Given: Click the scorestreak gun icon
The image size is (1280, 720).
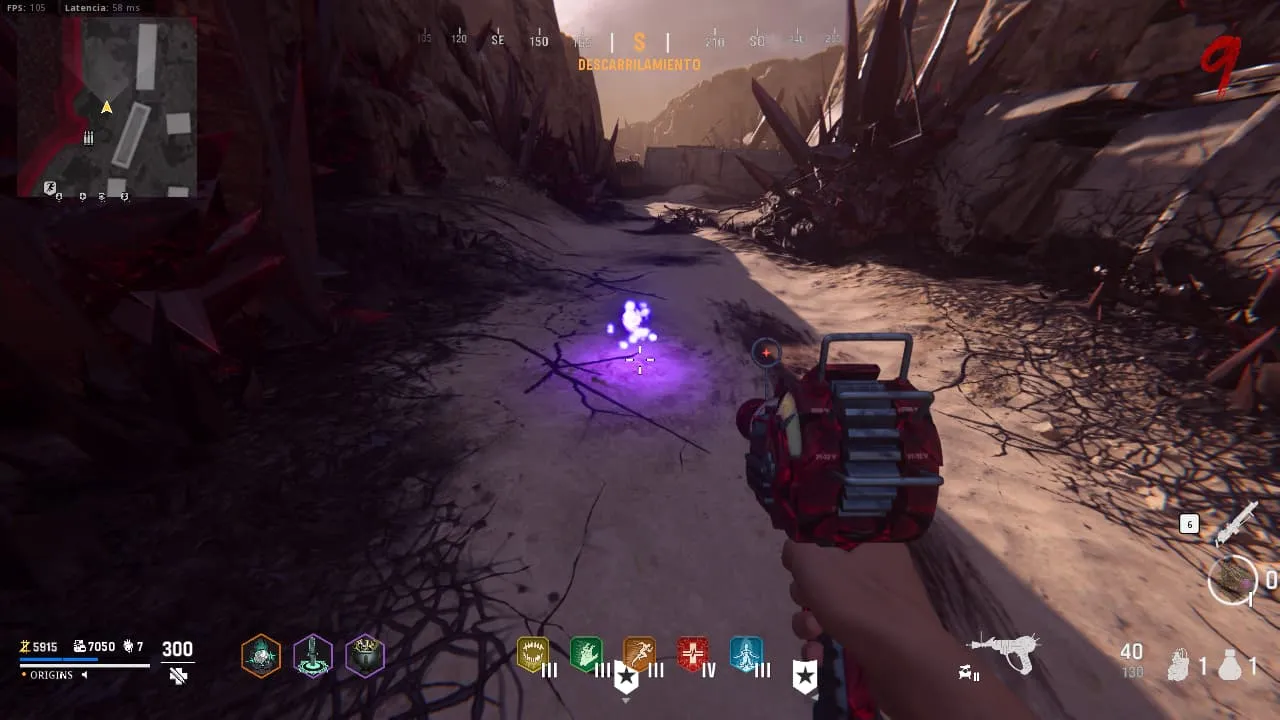Looking at the screenshot, I should (x=1235, y=522).
